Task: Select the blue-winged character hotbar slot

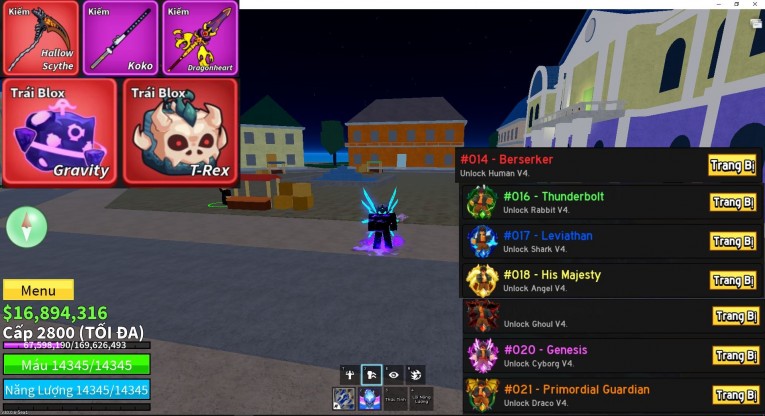Action: point(371,398)
